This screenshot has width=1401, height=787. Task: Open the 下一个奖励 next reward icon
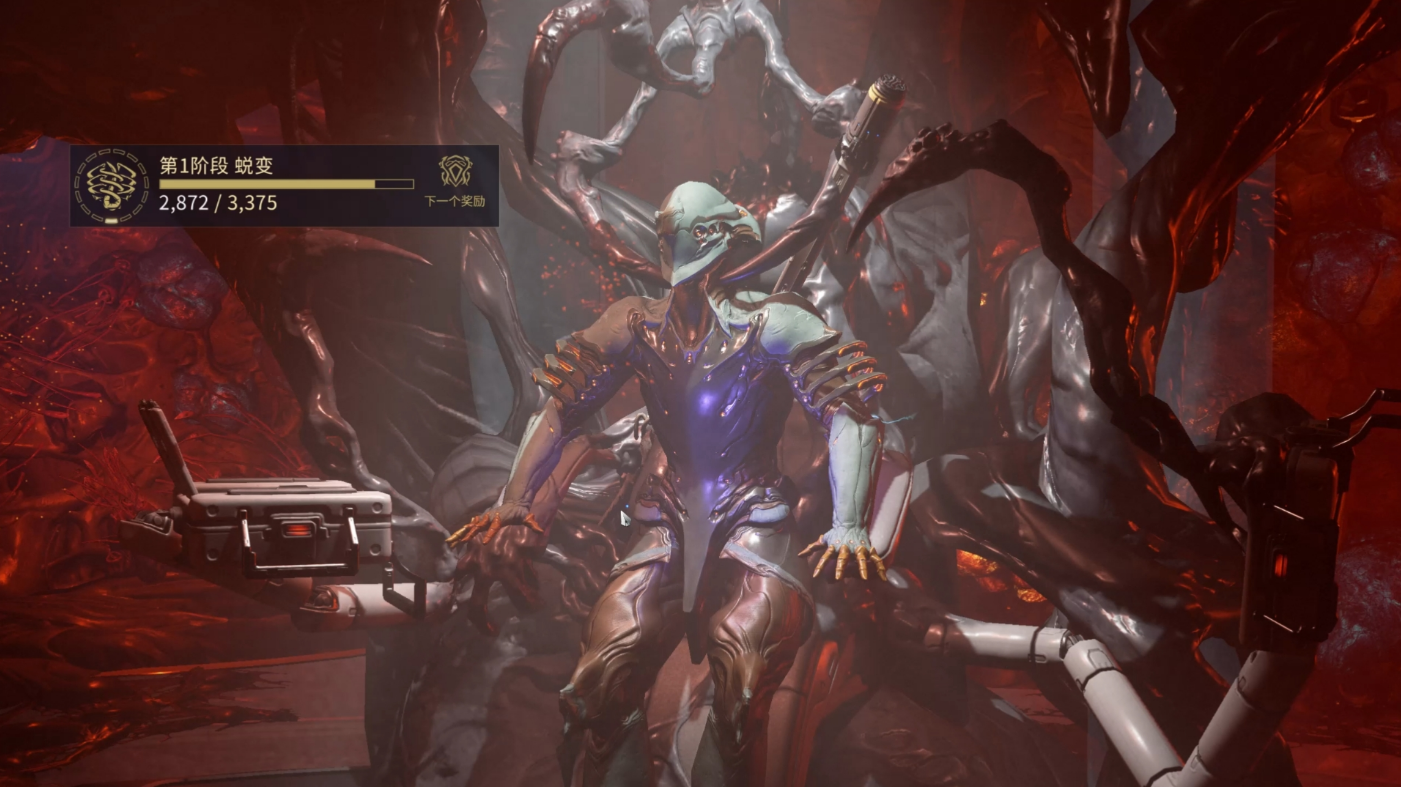click(455, 172)
